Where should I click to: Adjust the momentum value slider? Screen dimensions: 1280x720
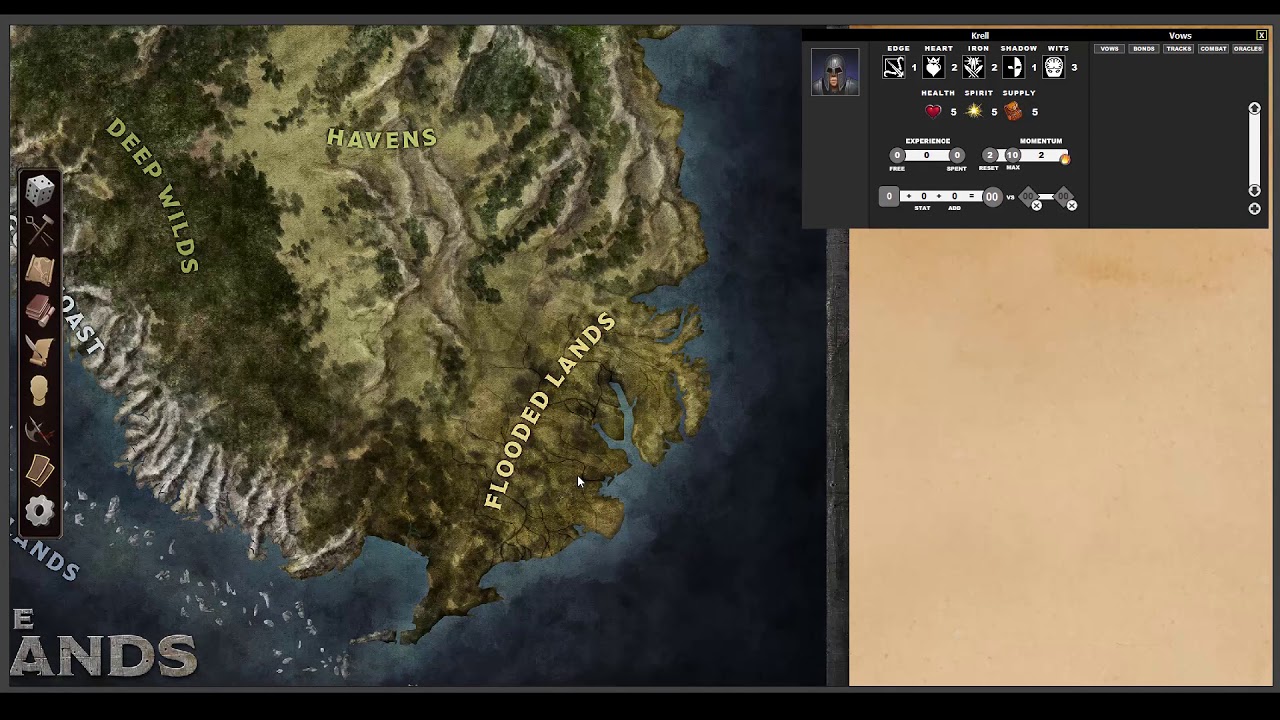pos(1040,155)
